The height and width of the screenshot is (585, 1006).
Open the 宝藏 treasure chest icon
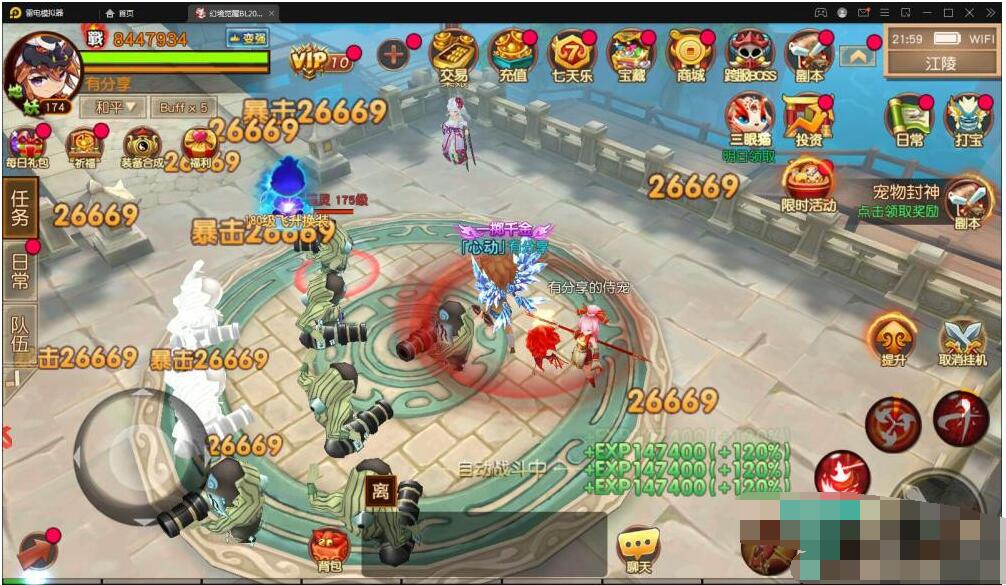point(630,54)
